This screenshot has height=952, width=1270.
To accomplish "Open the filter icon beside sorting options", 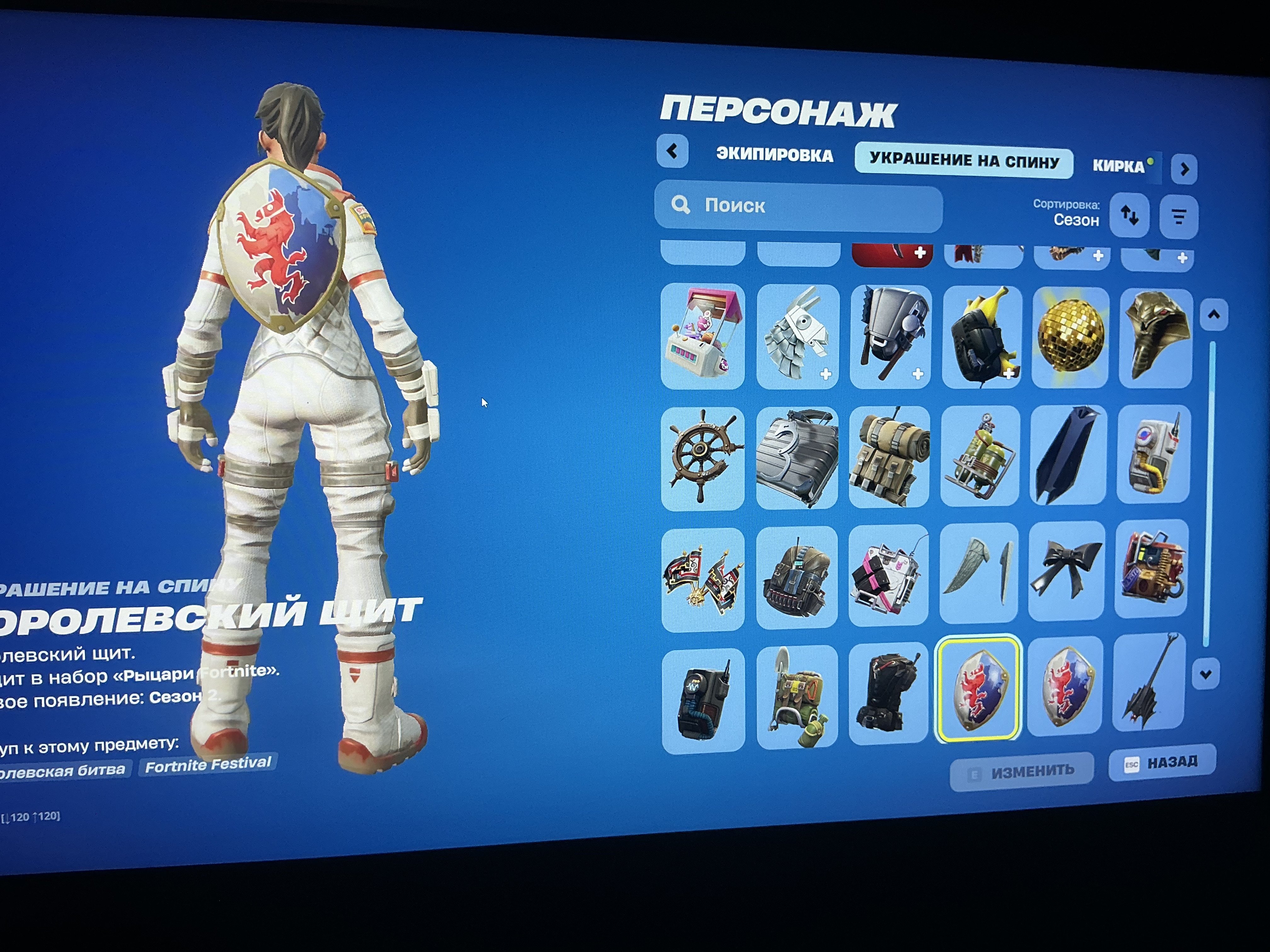I will pyautogui.click(x=1179, y=216).
